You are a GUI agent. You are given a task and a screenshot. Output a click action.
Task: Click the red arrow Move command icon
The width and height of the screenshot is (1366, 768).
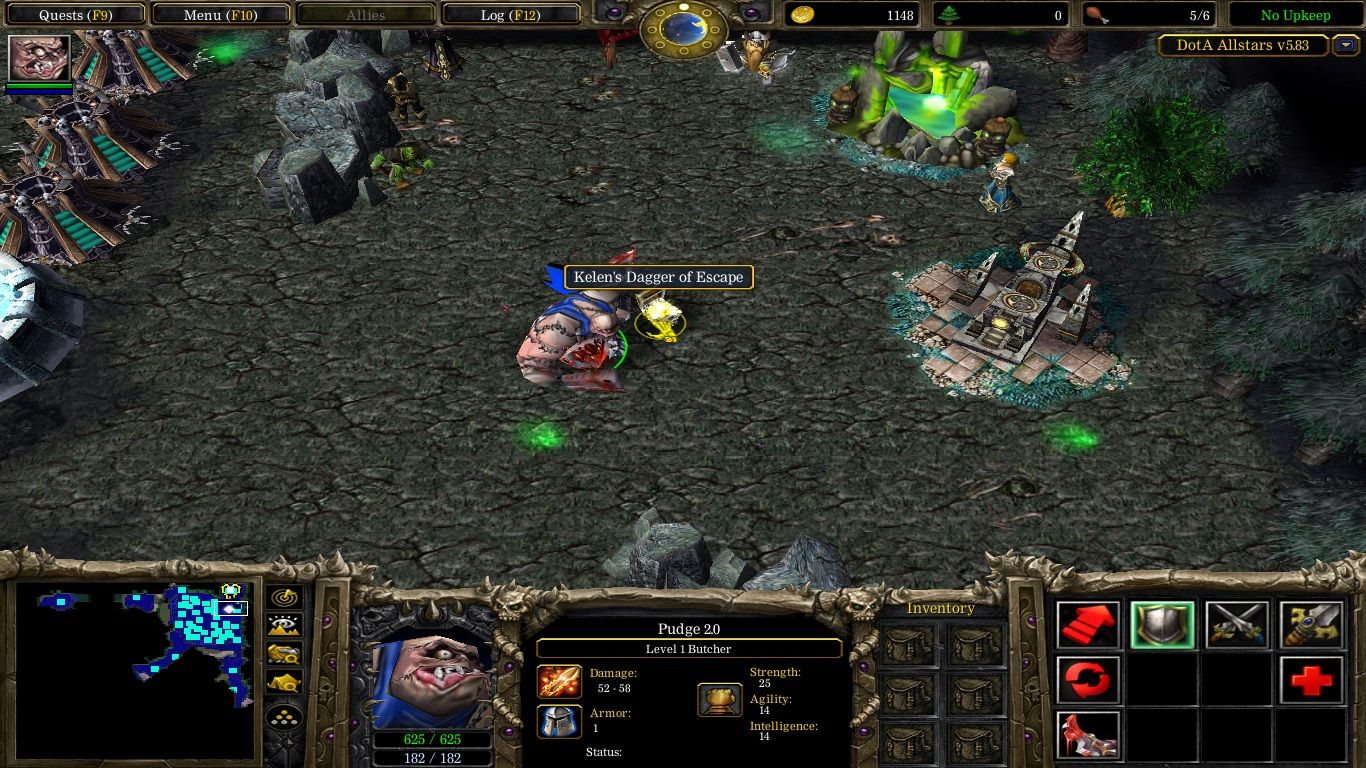1089,623
